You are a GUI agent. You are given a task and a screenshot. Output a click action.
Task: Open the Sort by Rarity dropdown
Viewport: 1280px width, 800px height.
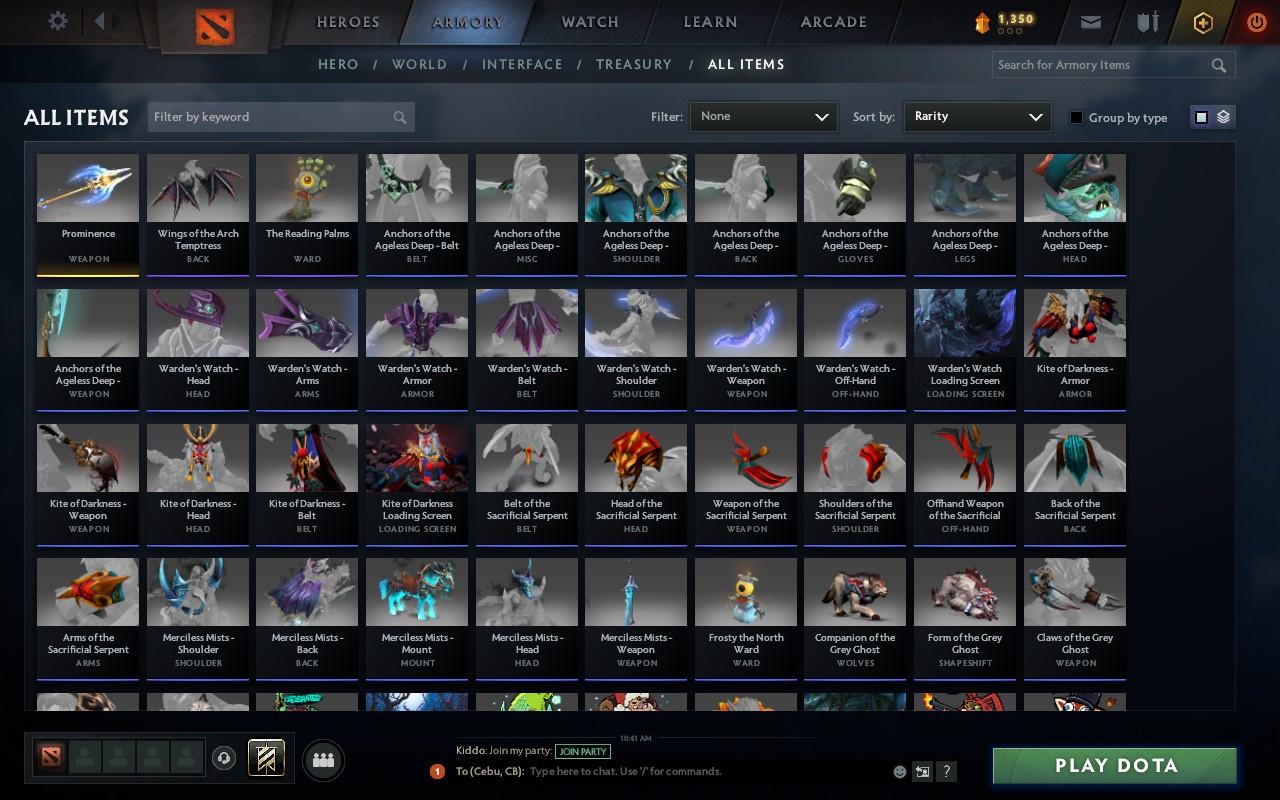(x=977, y=116)
